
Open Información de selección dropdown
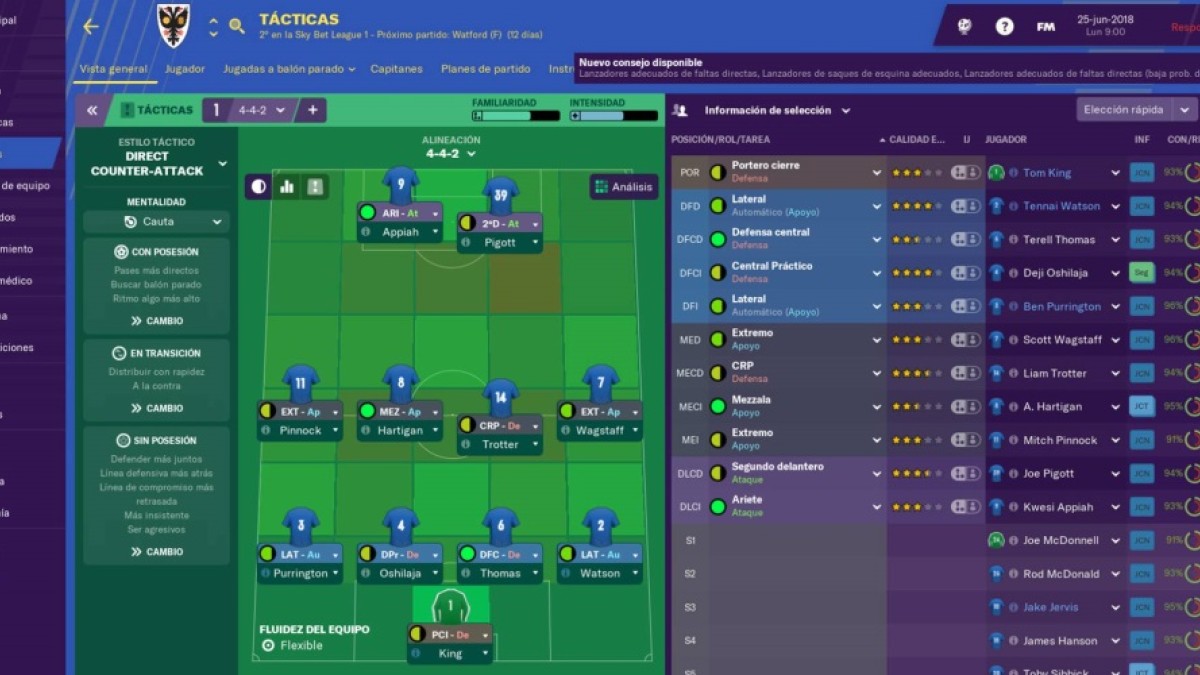777,111
